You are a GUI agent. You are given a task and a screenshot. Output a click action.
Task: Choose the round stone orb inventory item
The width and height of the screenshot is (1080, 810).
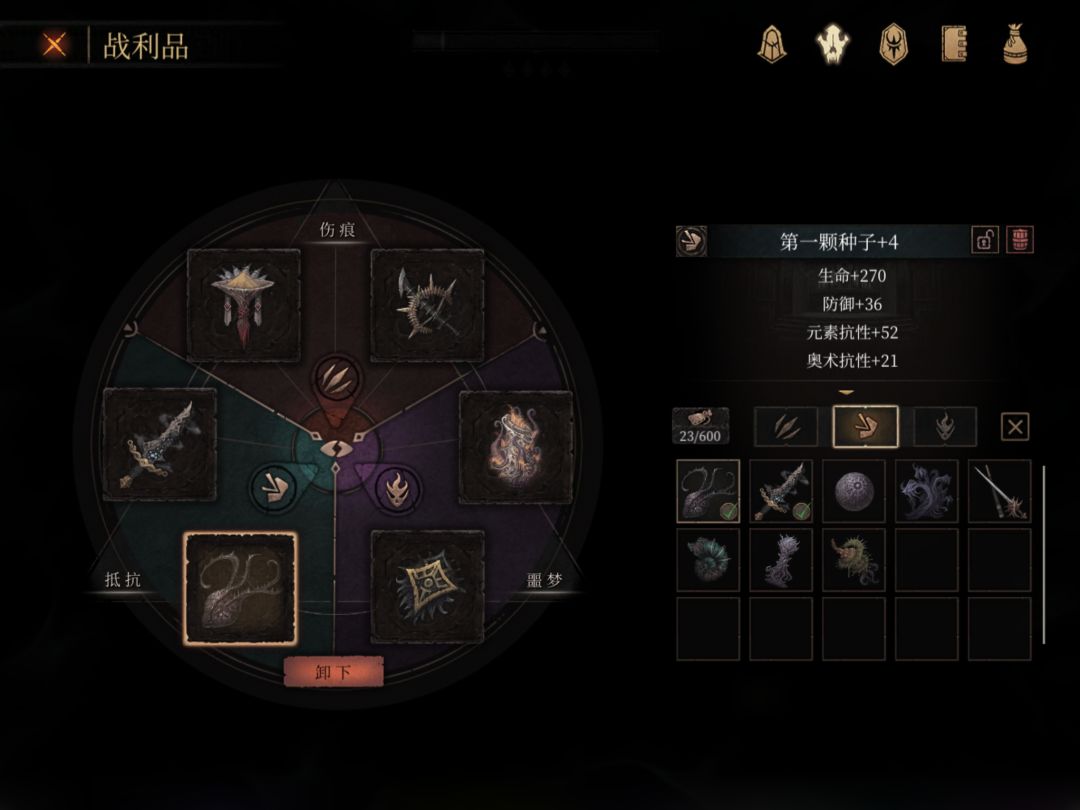pos(854,491)
